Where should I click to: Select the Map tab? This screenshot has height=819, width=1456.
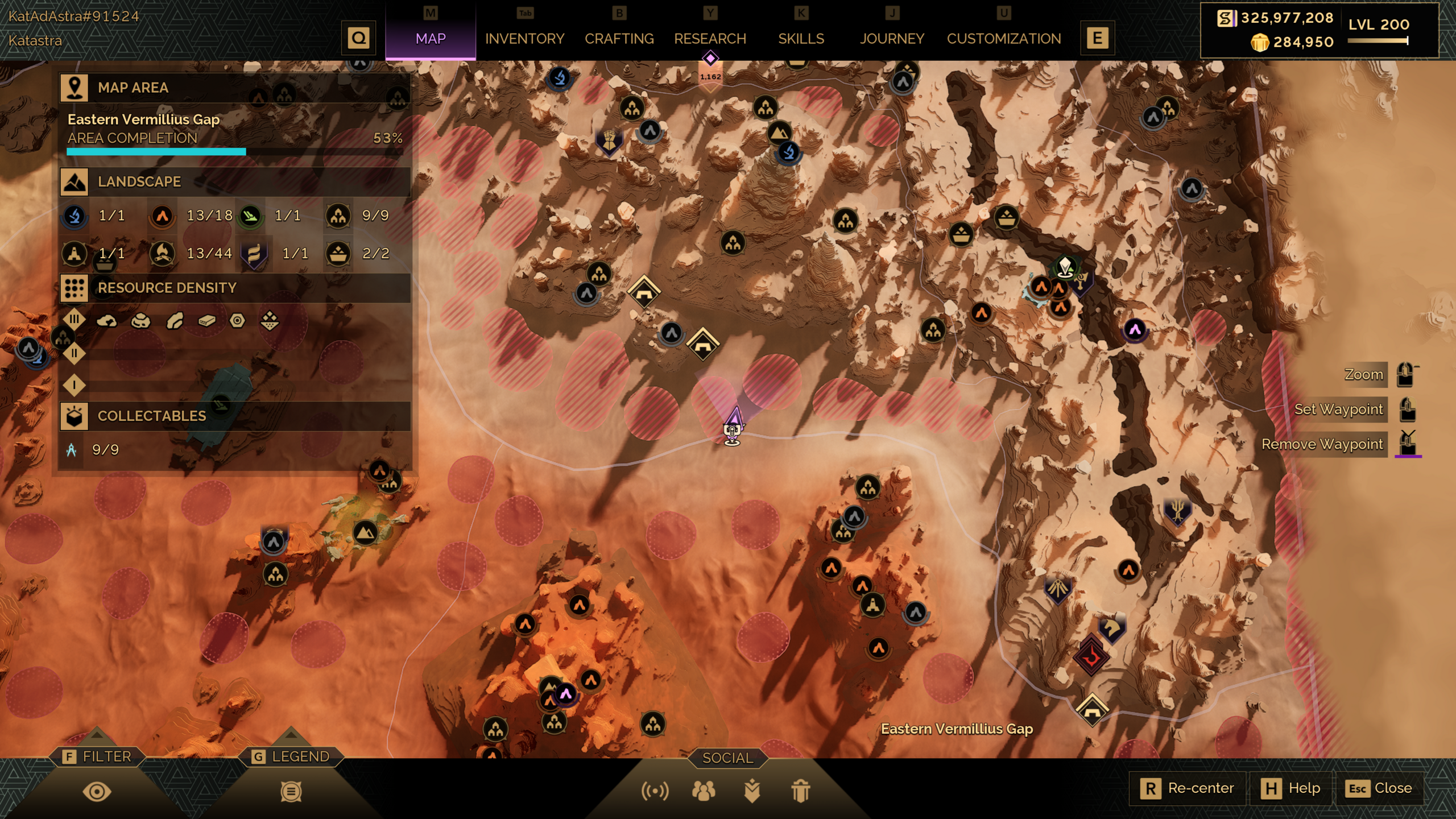coord(431,39)
